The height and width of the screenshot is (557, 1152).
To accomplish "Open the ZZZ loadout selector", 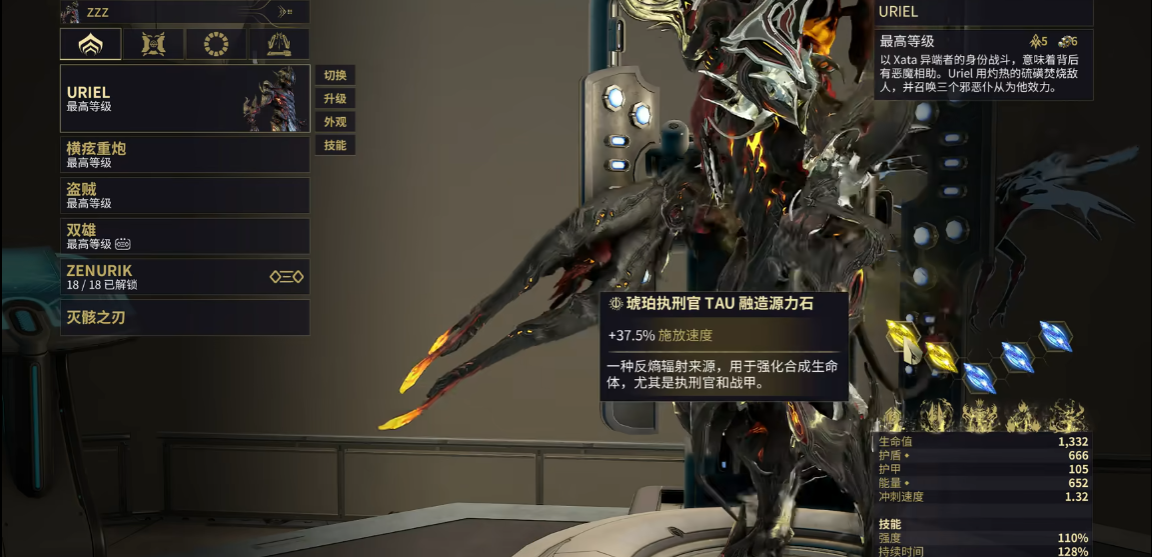I will click(185, 12).
